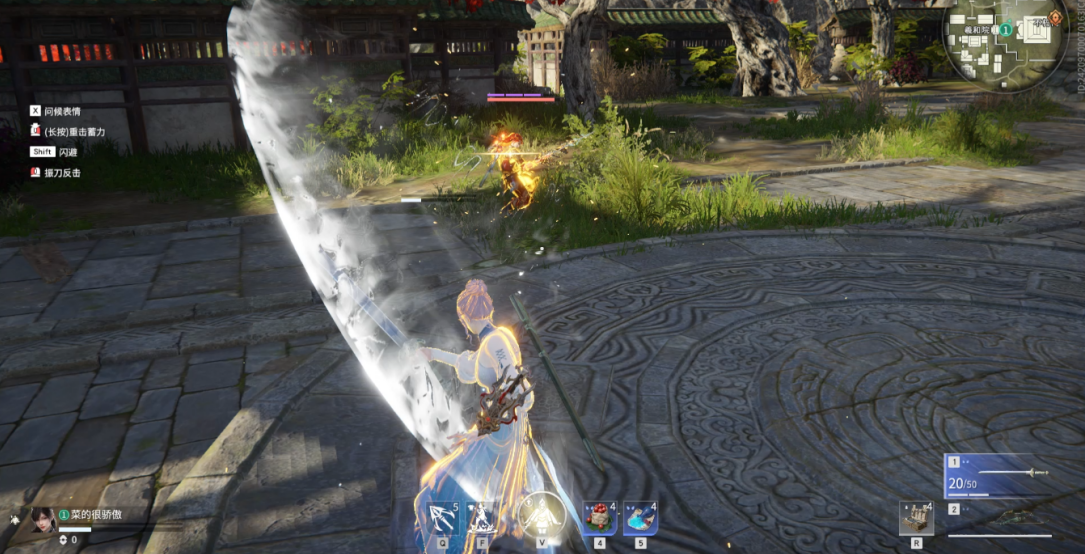Use the blue powder consumable item

(x=640, y=518)
